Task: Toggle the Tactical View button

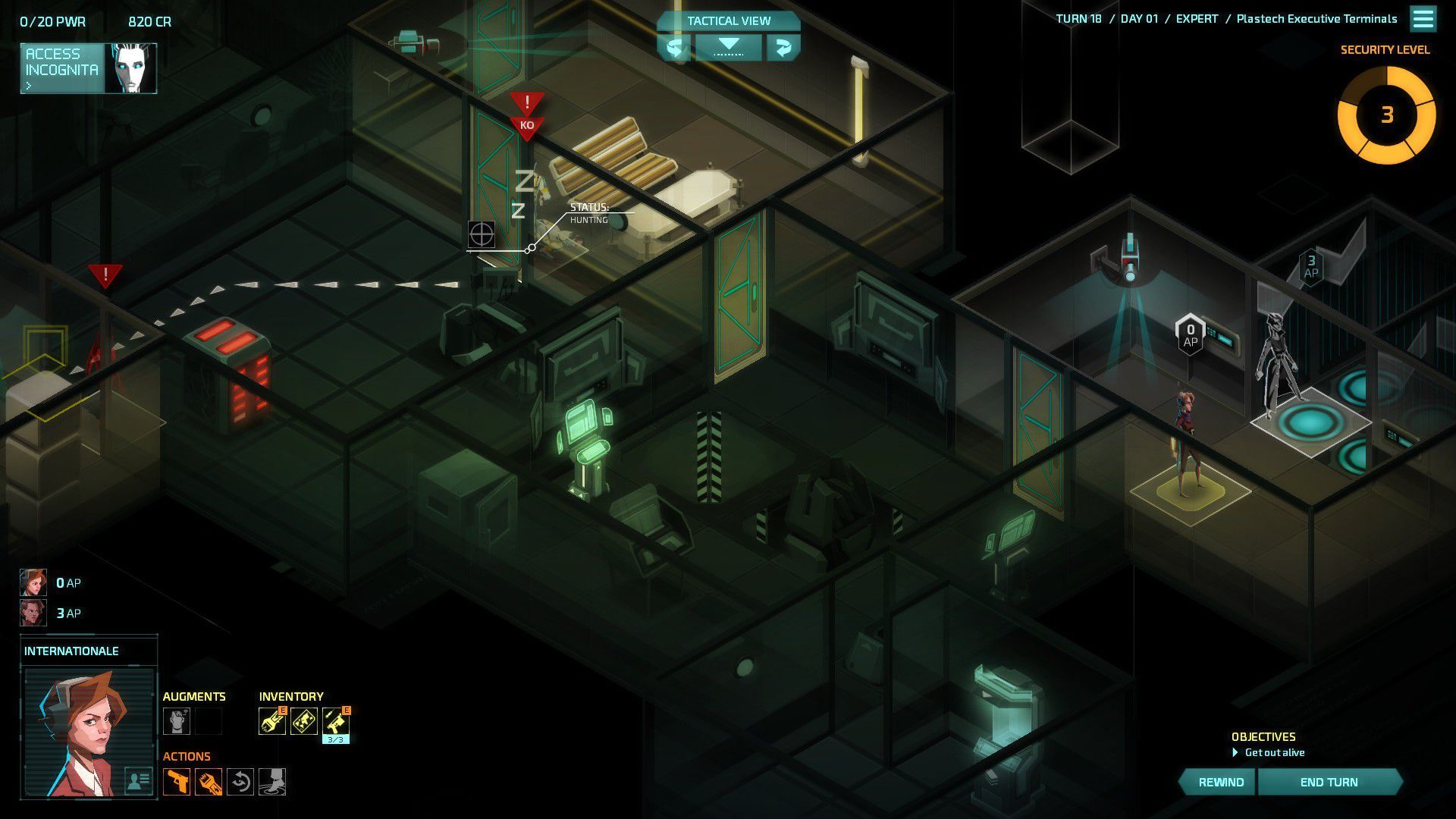Action: click(728, 21)
